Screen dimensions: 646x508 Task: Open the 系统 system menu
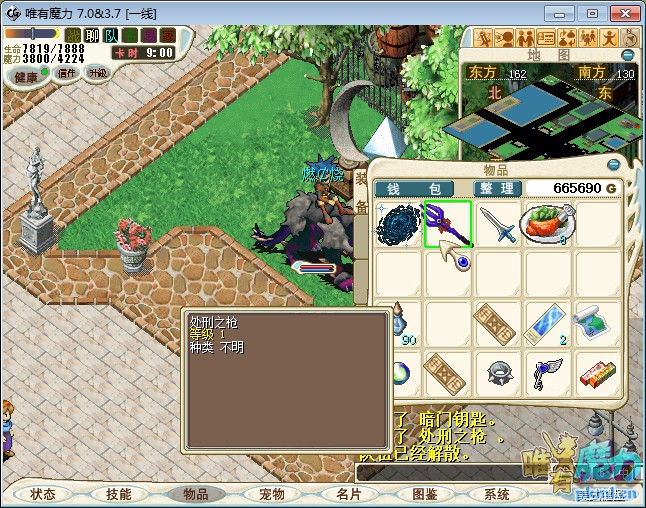tap(497, 494)
